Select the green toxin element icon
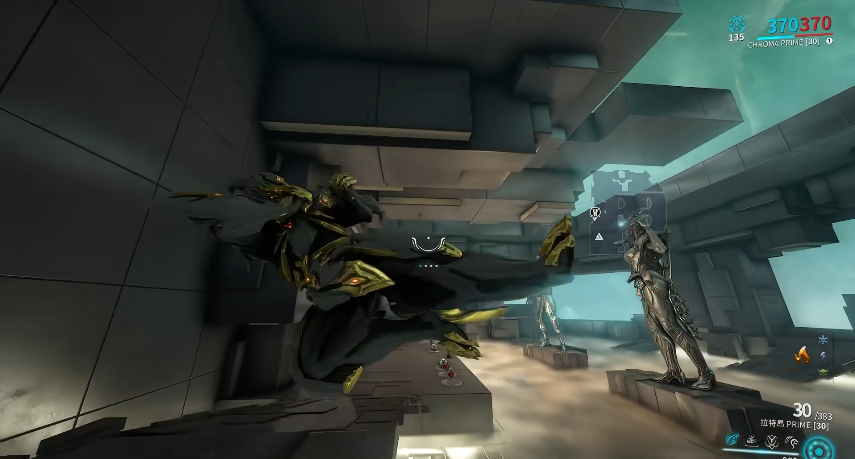This screenshot has height=459, width=855. click(x=823, y=372)
